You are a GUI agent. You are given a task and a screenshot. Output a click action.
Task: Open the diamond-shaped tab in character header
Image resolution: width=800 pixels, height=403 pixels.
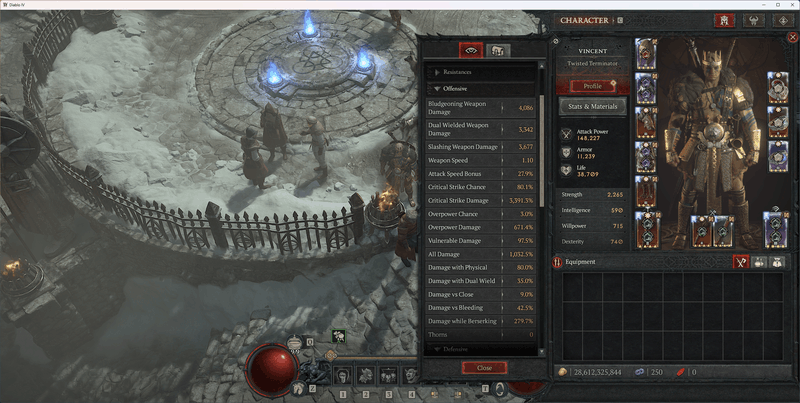783,20
